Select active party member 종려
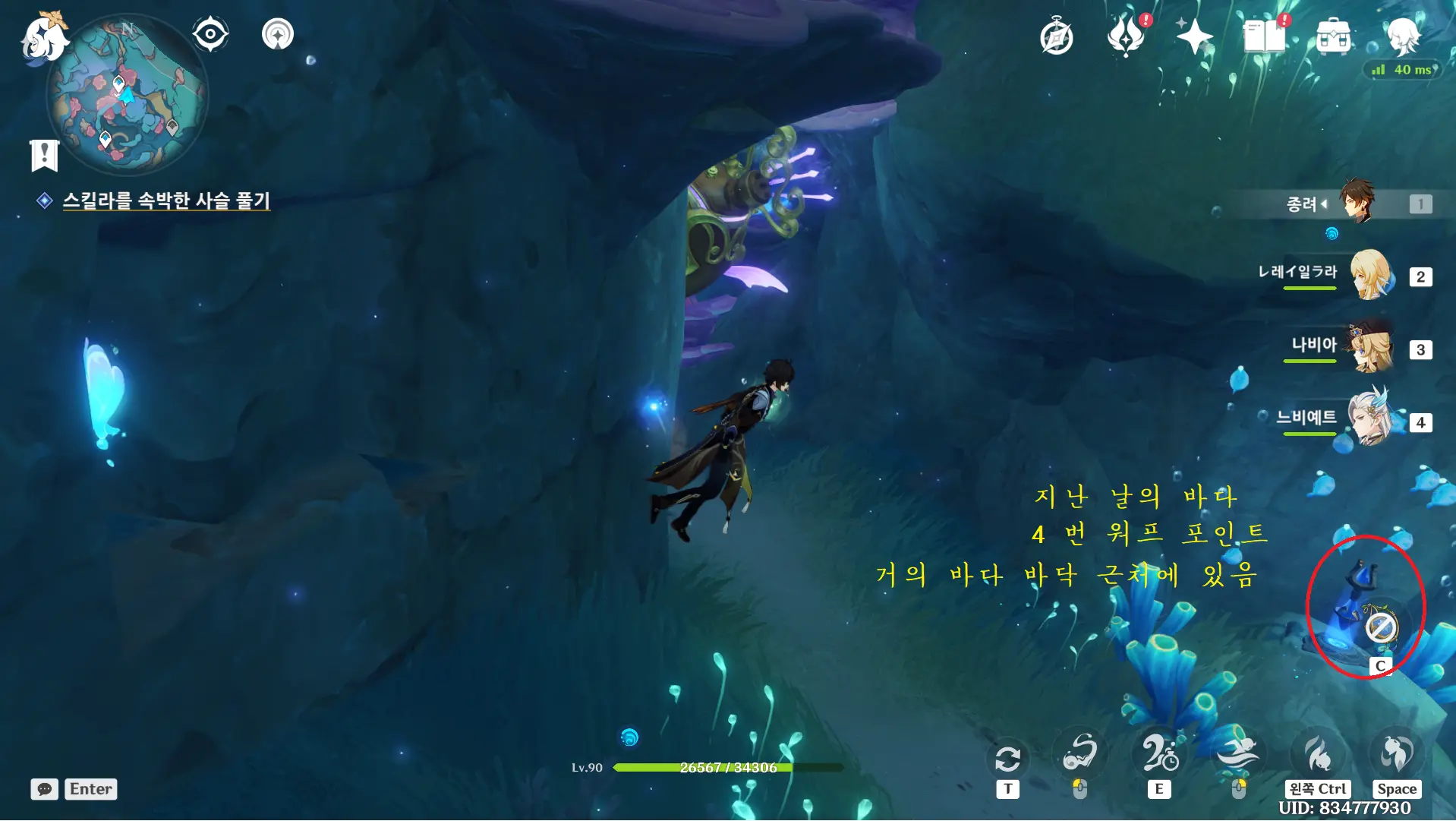Screen dimensions: 1456x821 1356,202
